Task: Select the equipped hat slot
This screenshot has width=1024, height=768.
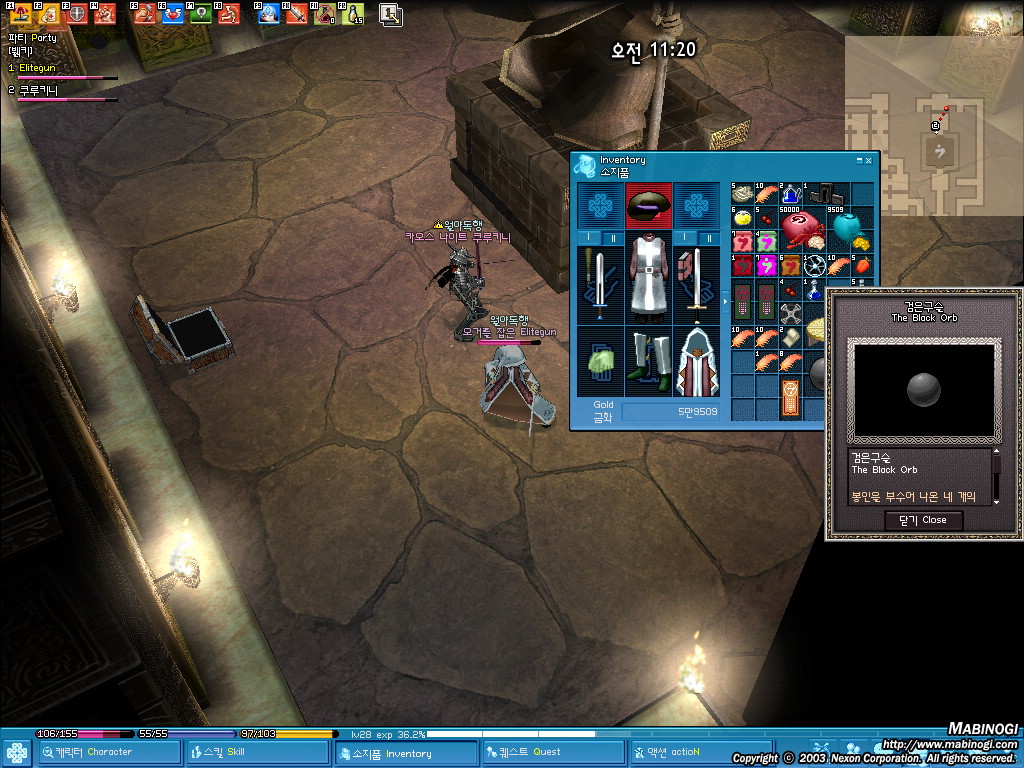Action: (x=649, y=205)
